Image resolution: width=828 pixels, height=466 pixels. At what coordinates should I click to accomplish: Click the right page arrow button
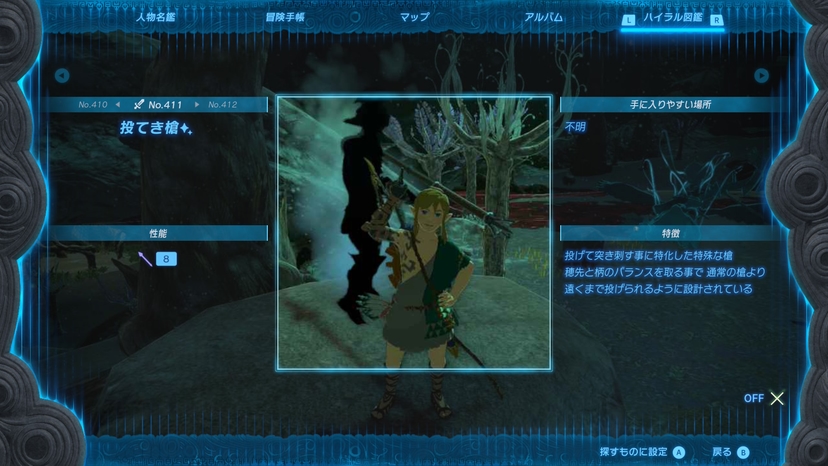coord(762,75)
